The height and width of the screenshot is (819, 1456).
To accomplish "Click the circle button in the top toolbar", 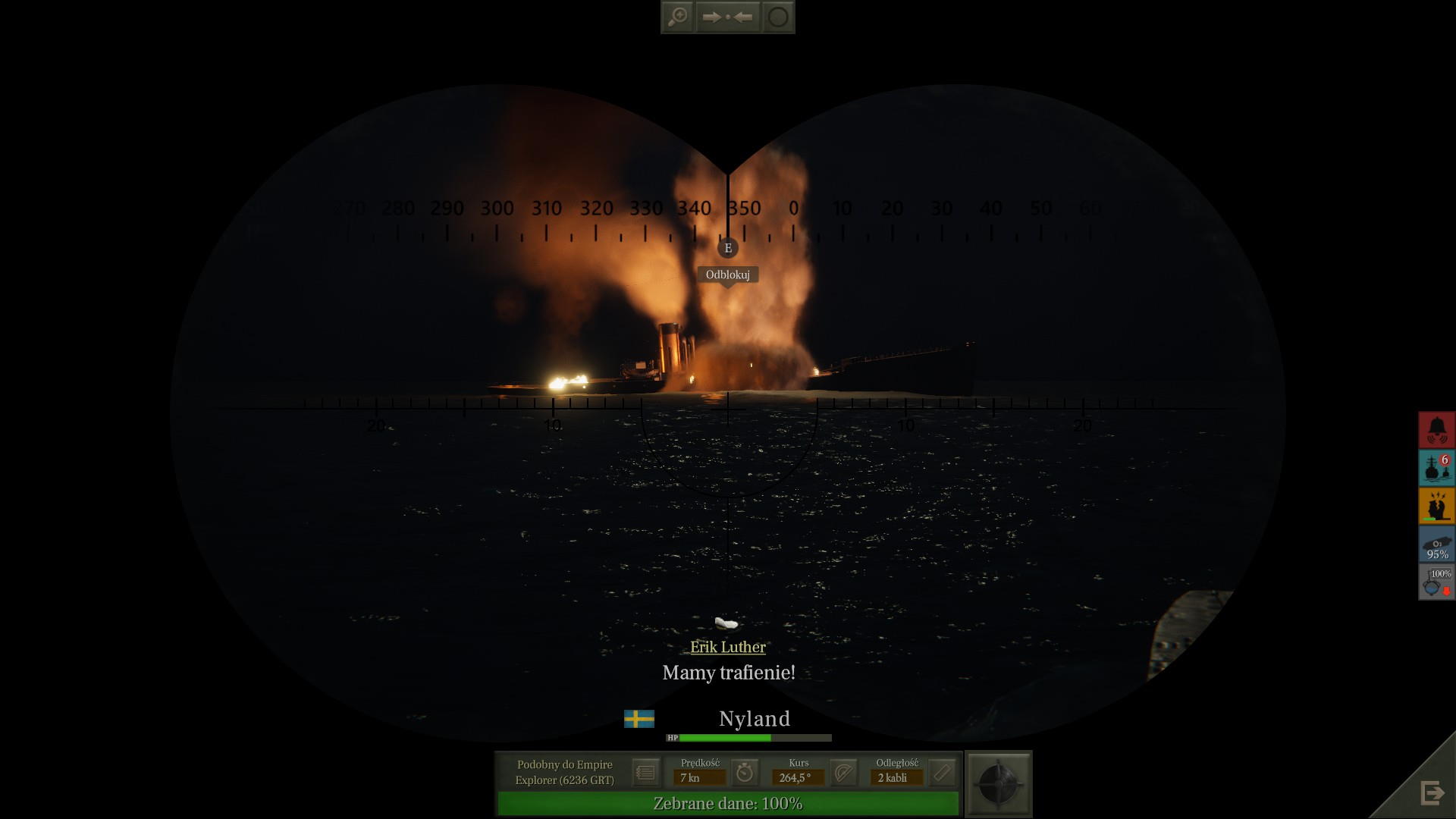I will tap(778, 17).
